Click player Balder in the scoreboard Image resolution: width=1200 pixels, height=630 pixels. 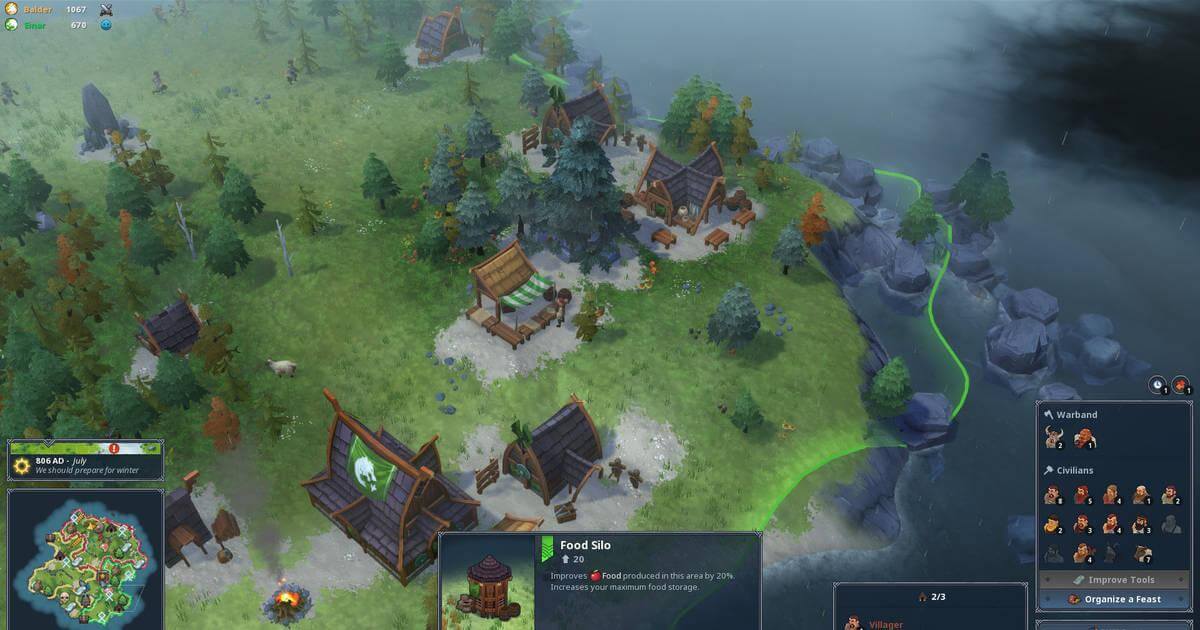pyautogui.click(x=40, y=10)
